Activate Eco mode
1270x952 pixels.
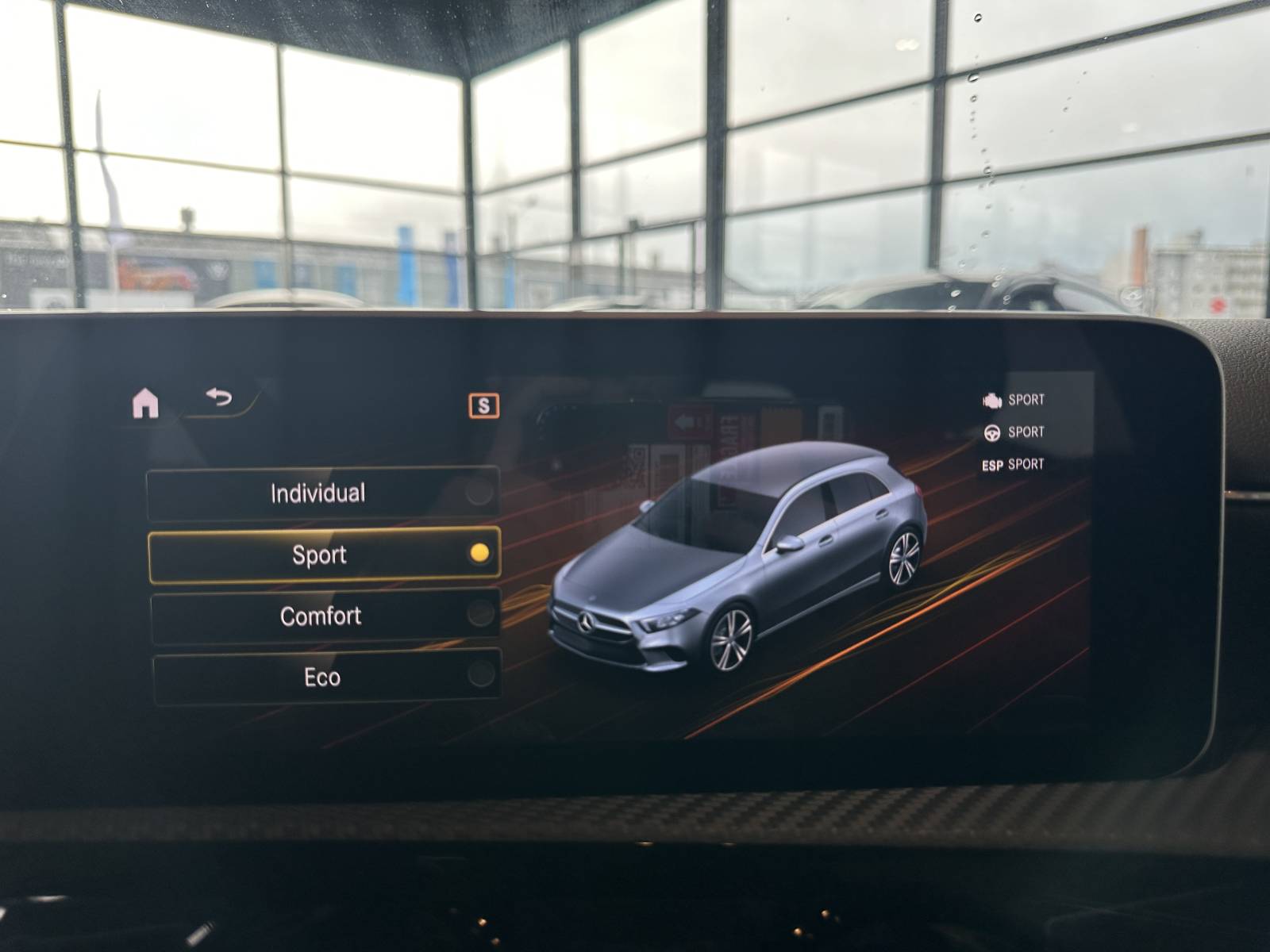321,676
